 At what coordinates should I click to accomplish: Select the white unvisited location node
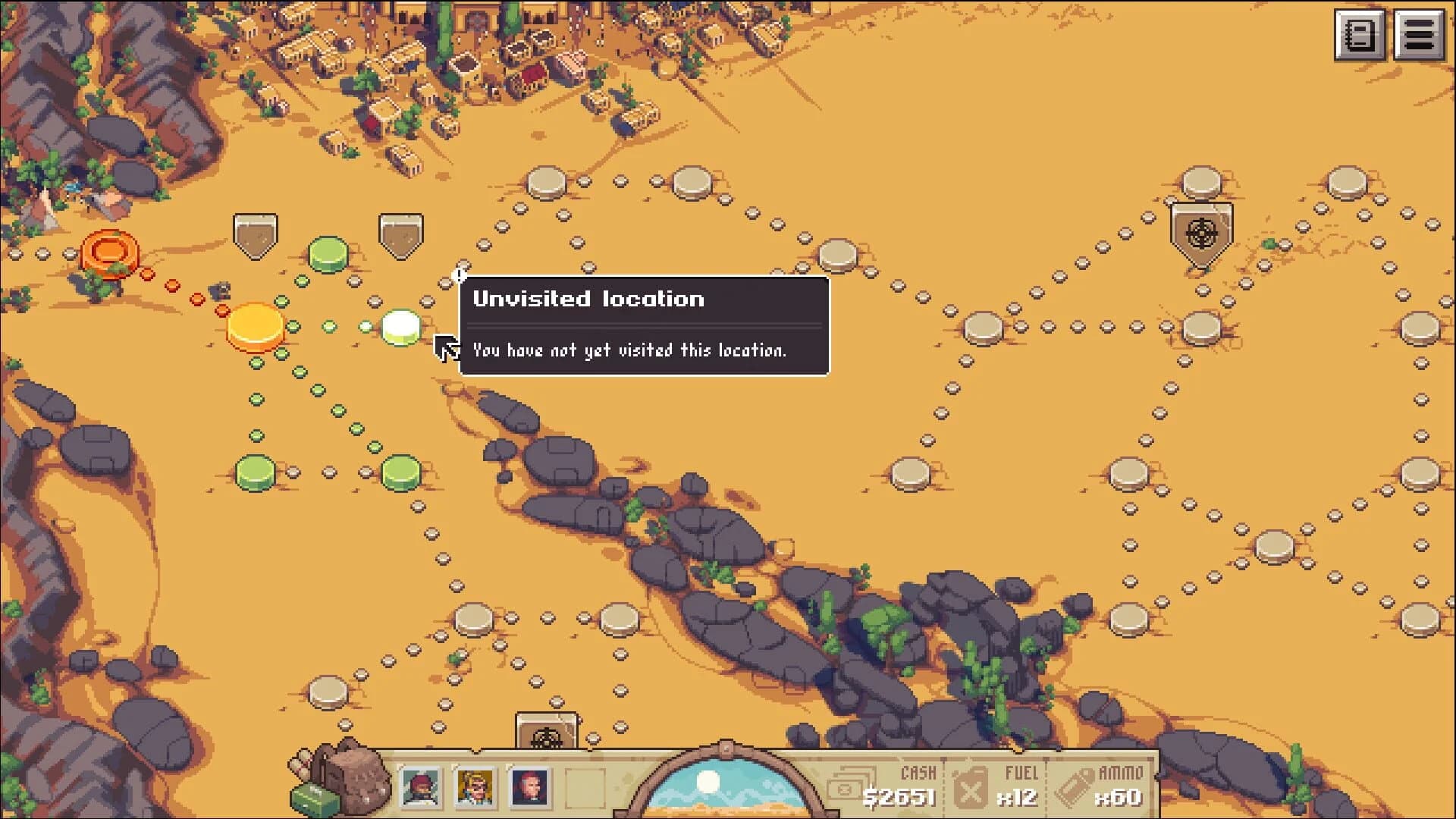pyautogui.click(x=400, y=328)
